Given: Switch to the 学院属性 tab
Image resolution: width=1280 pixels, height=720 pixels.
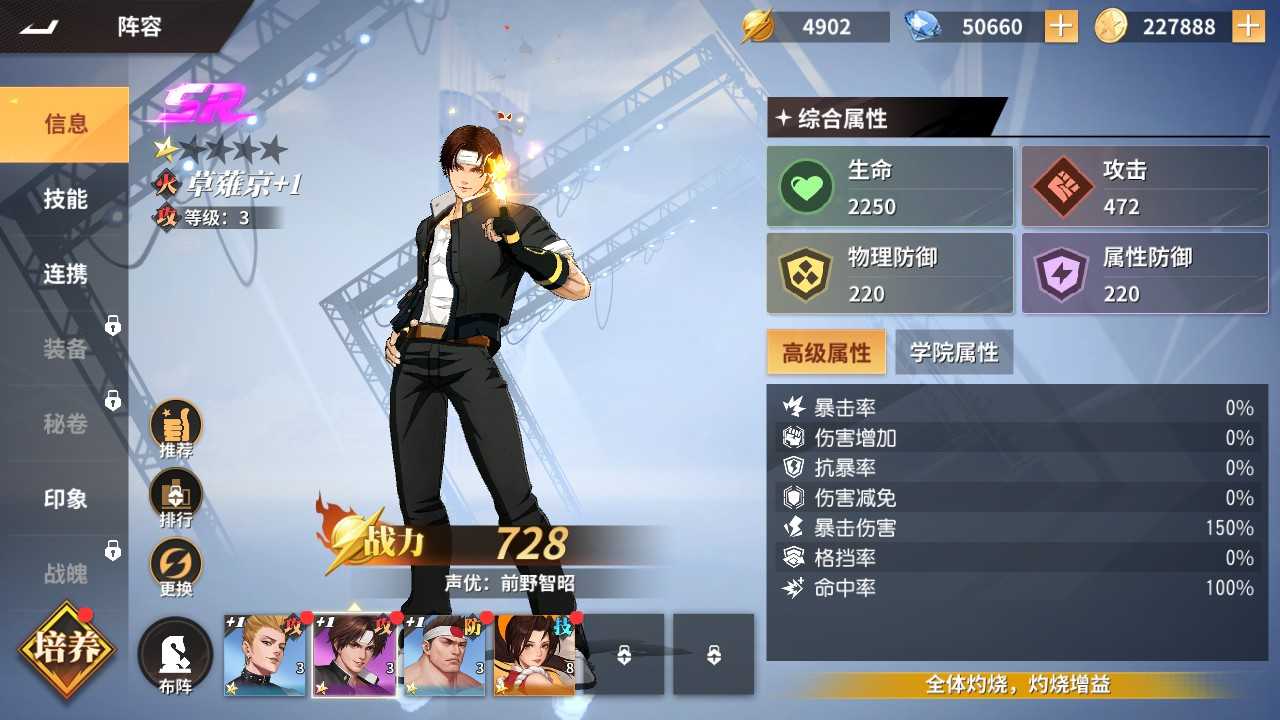Looking at the screenshot, I should point(955,352).
